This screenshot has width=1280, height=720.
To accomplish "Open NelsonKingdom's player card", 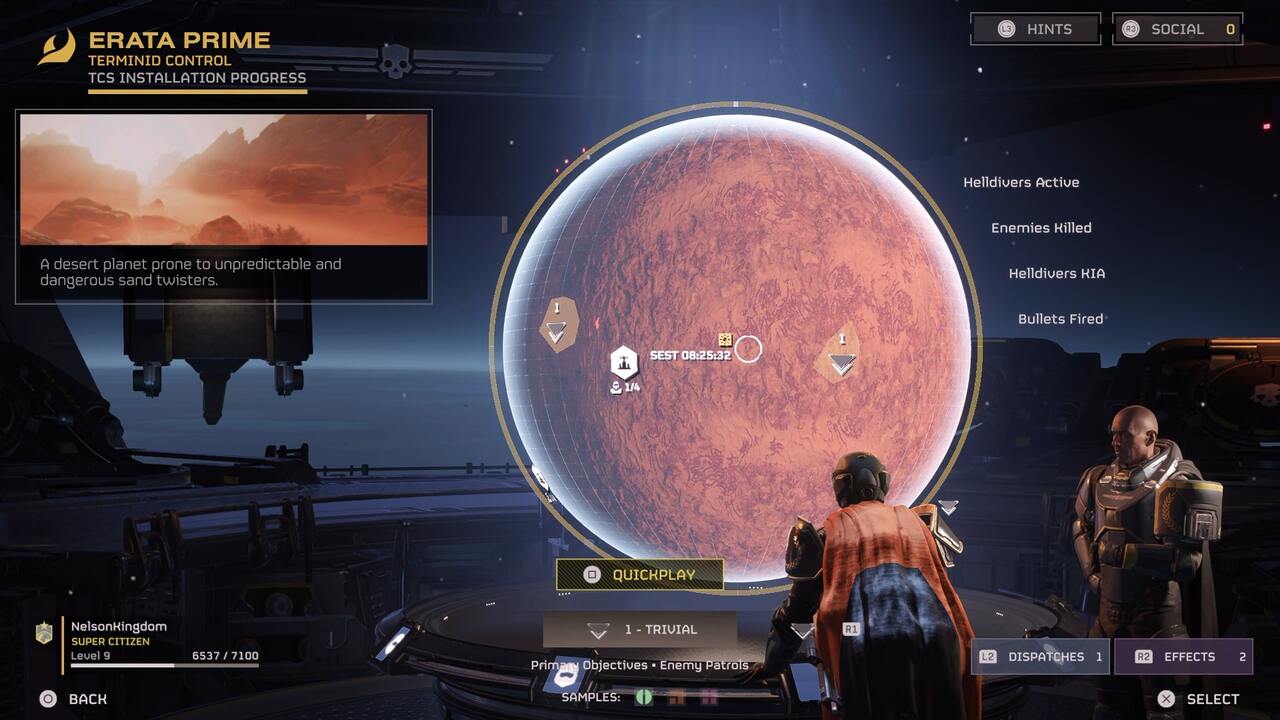I will point(150,641).
